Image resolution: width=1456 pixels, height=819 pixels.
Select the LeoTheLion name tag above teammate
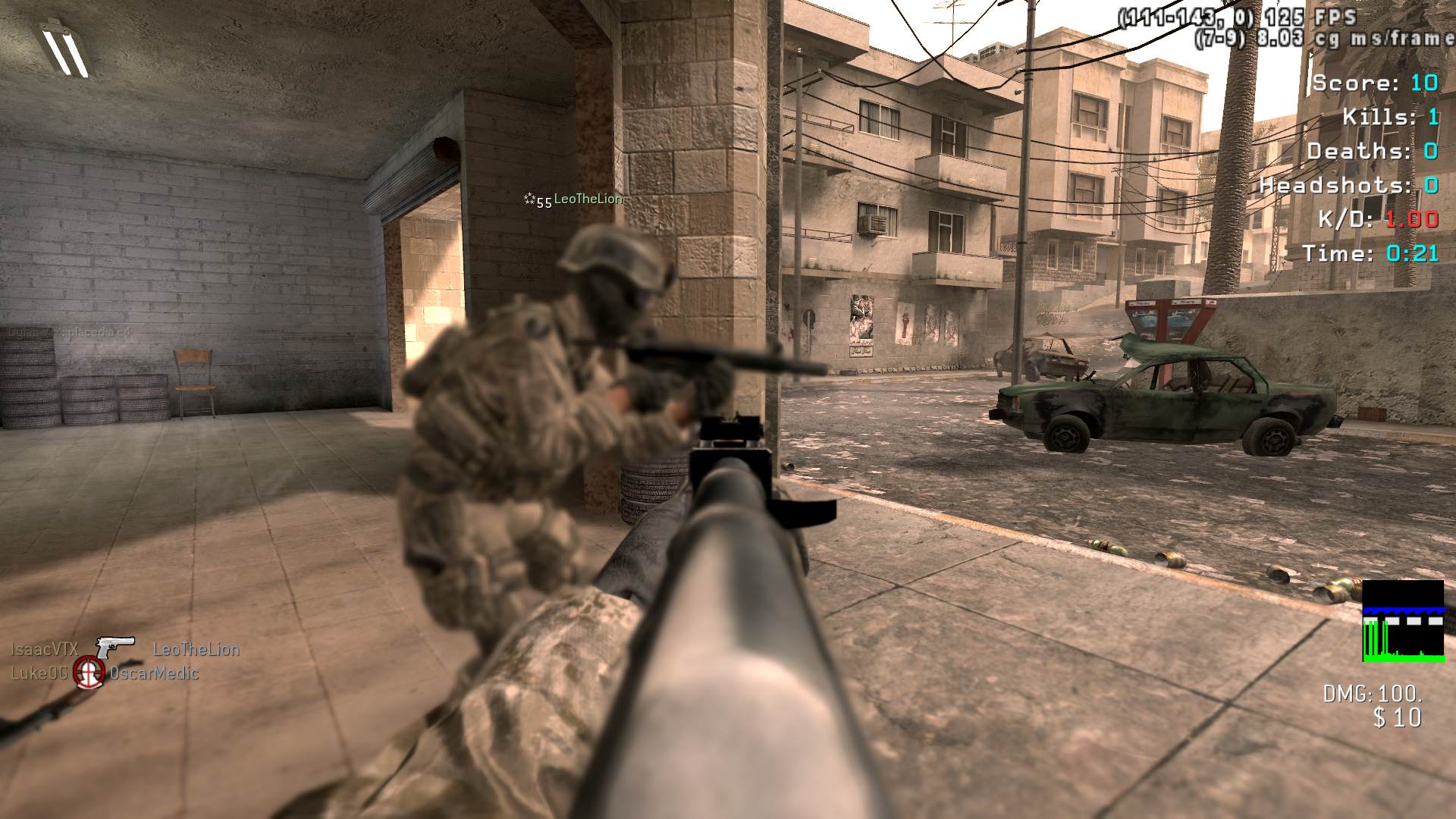click(x=588, y=199)
